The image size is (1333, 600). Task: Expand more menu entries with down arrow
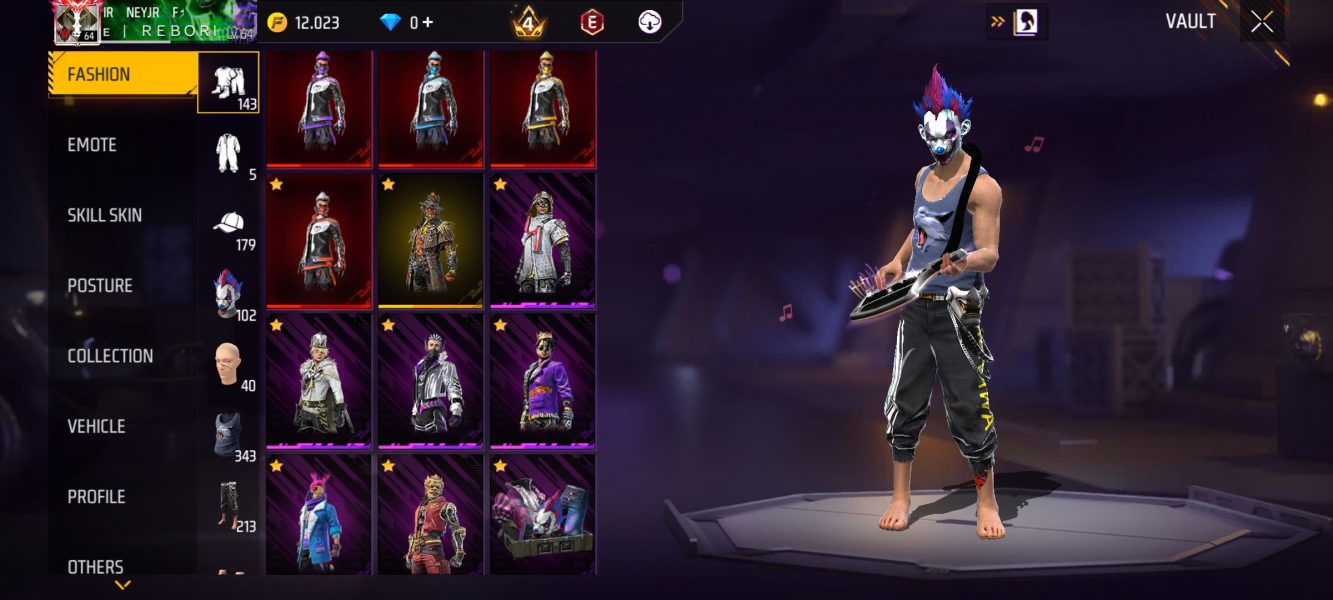coord(122,585)
